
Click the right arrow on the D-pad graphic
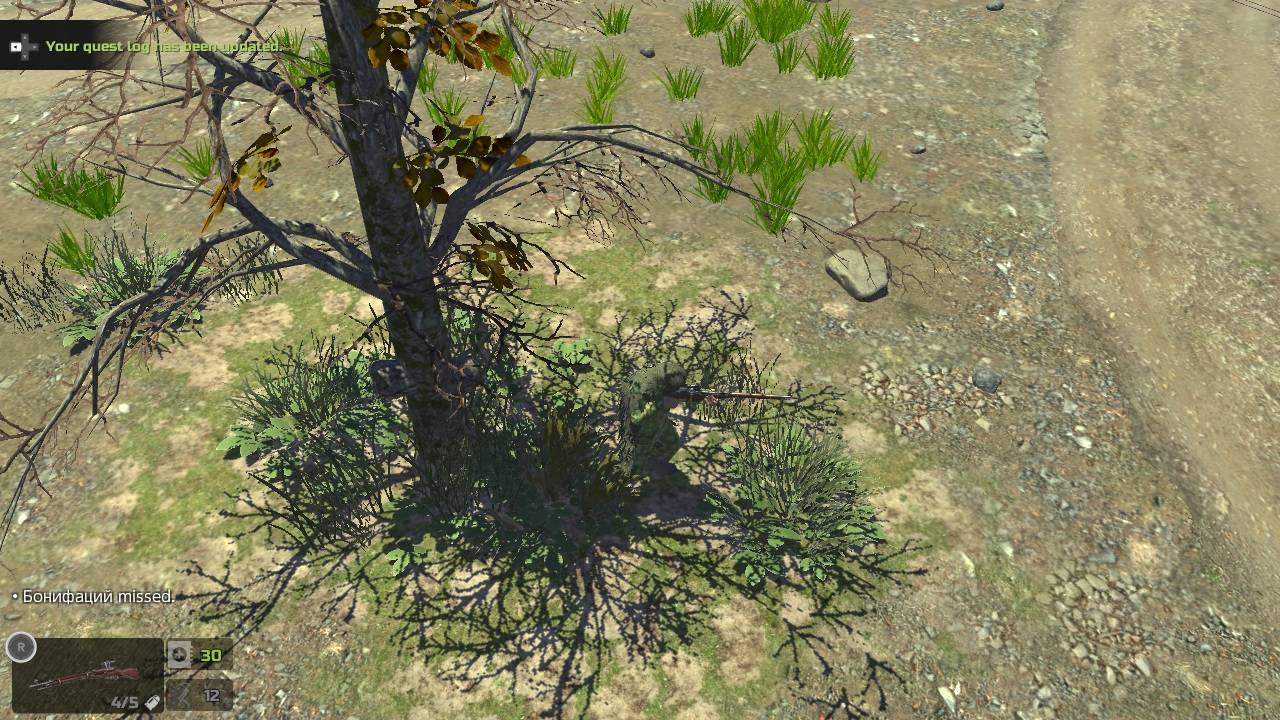[35, 45]
